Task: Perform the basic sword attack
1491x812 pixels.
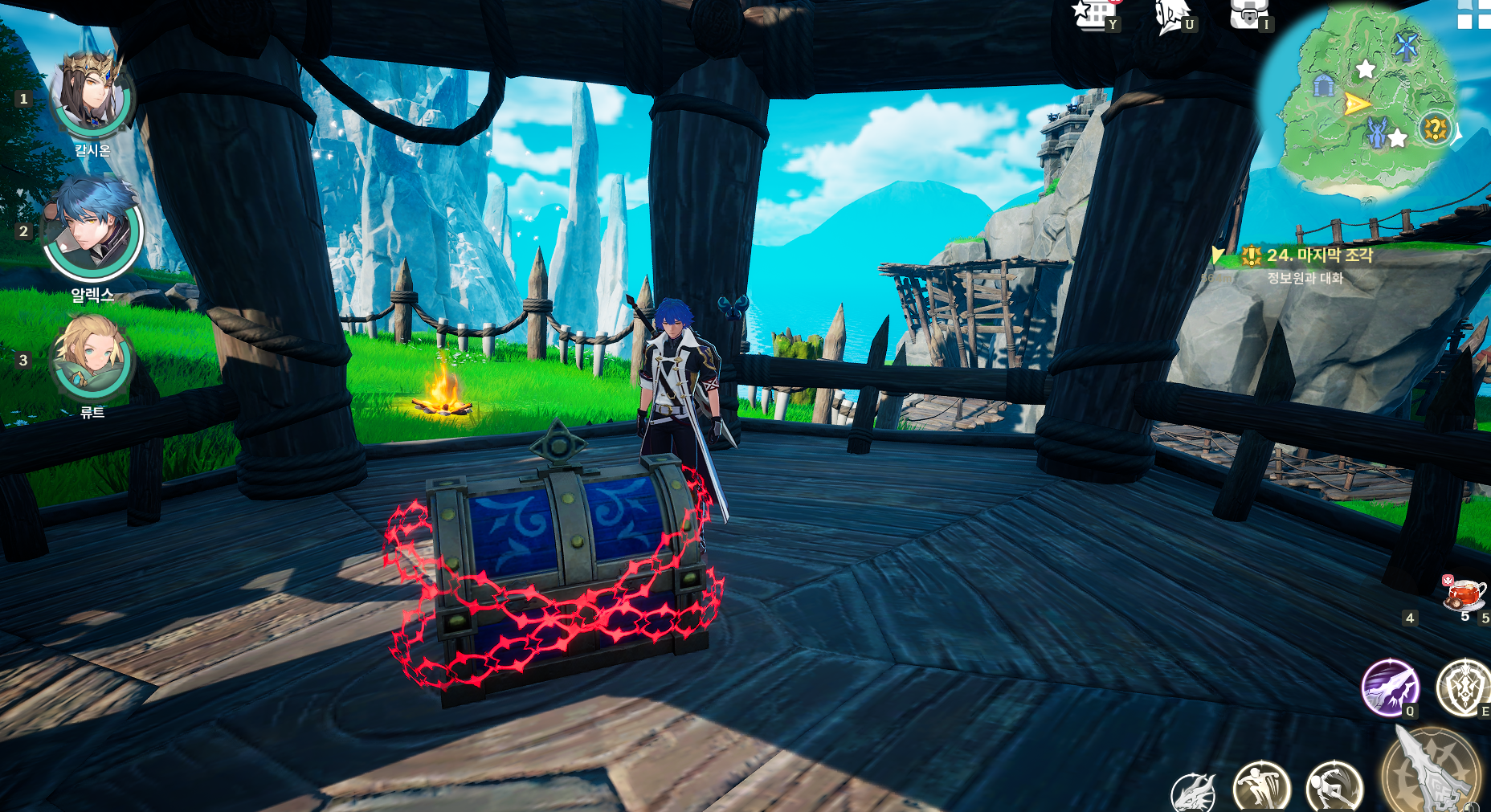Action: tap(1432, 773)
